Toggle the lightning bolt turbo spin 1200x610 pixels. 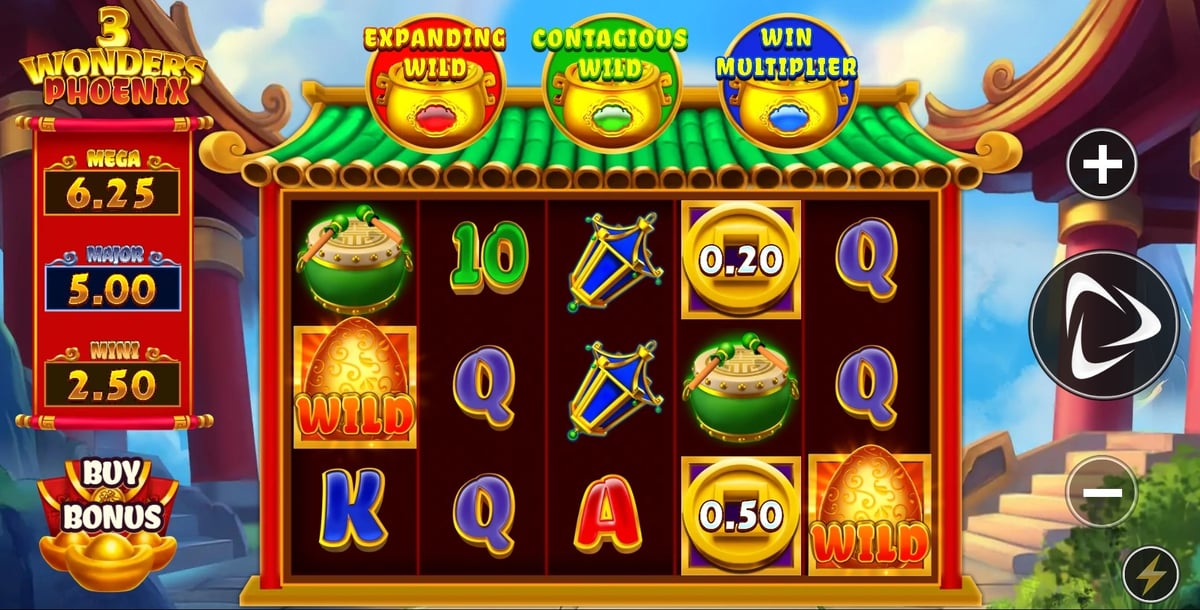[1151, 576]
